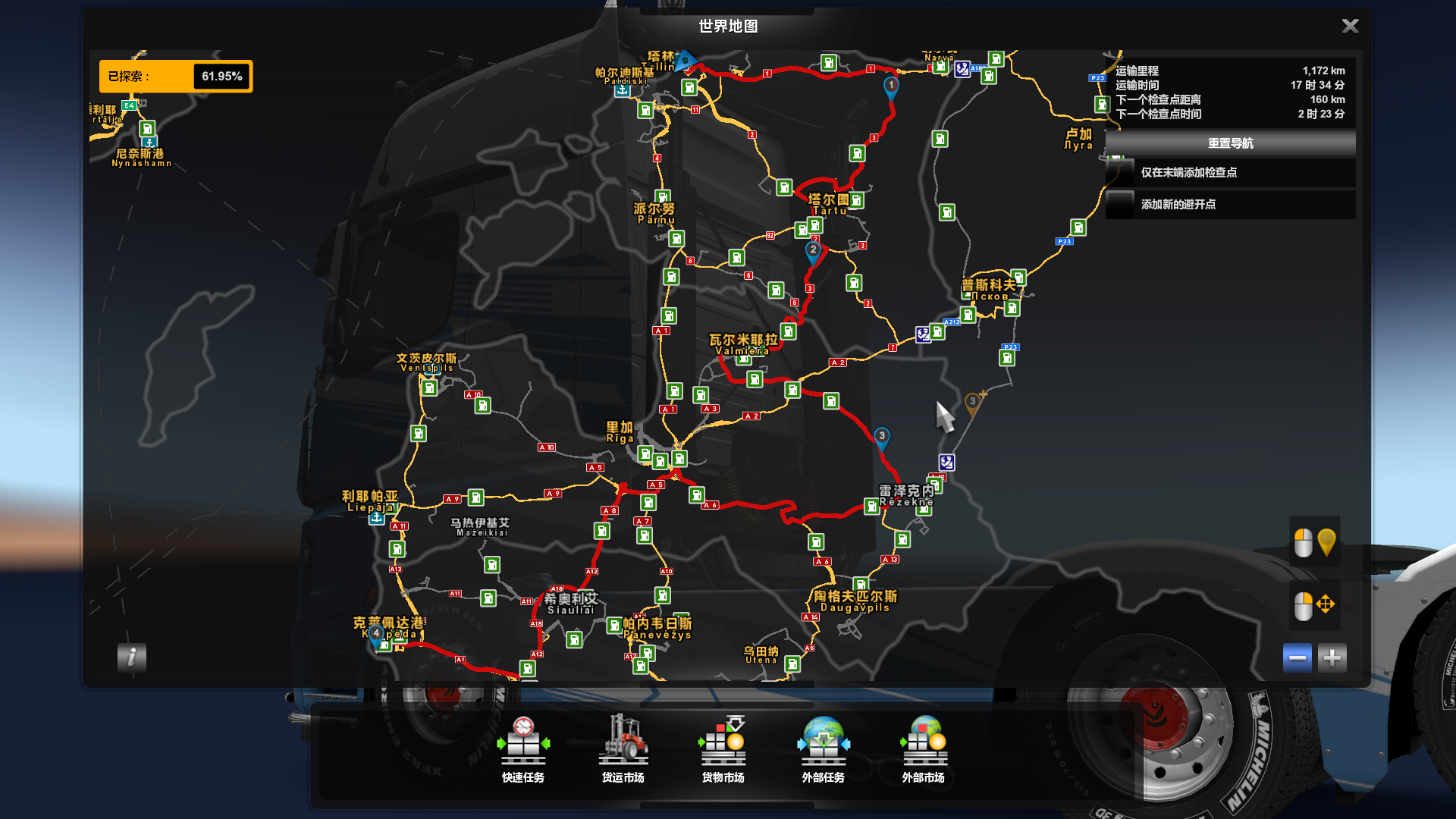
Task: Select a fuel station icon near Tartu
Action: click(858, 202)
